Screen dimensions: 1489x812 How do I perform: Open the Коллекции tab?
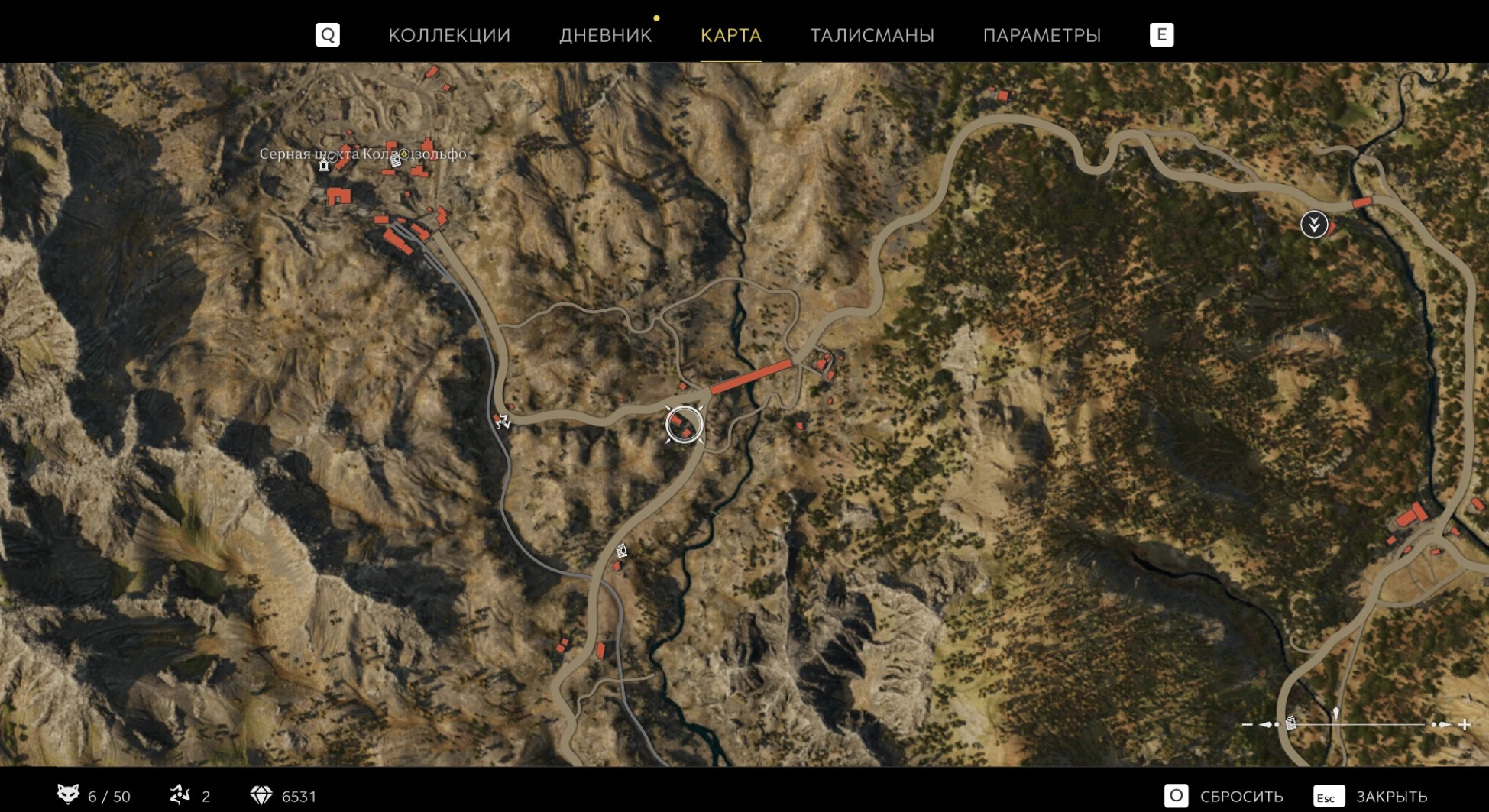coord(448,35)
